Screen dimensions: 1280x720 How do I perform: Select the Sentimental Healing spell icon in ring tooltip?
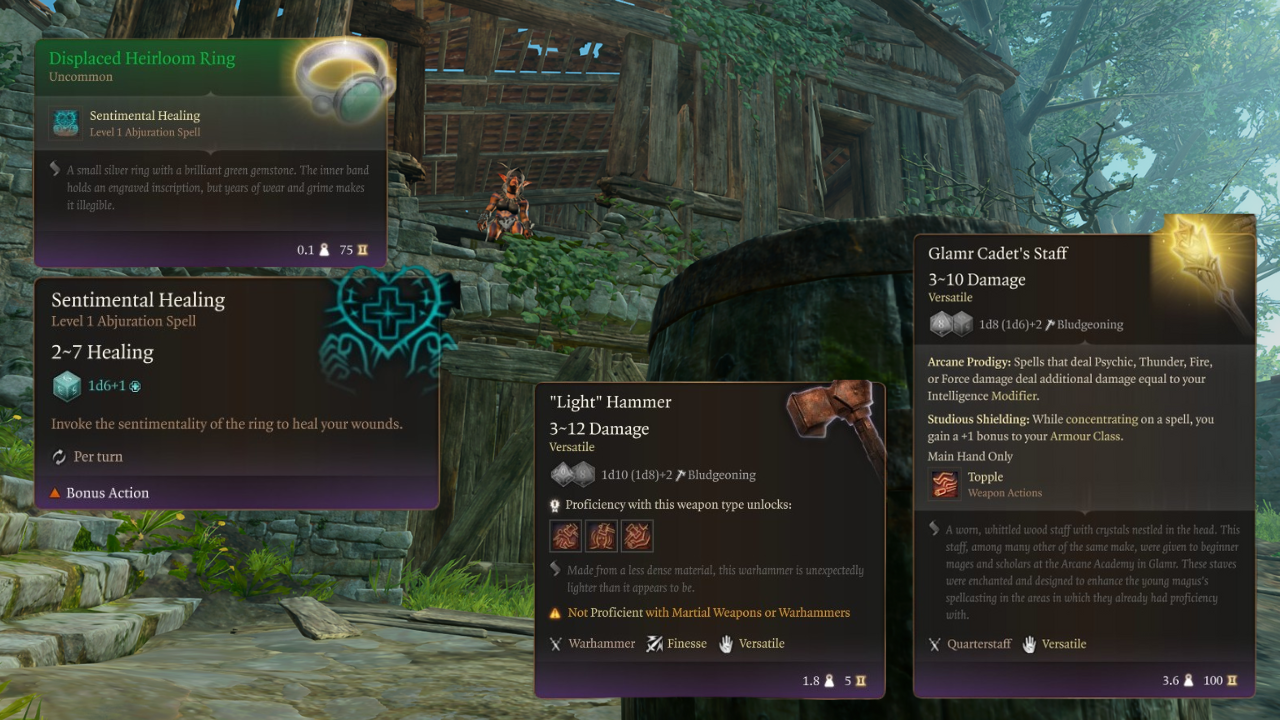tap(65, 123)
